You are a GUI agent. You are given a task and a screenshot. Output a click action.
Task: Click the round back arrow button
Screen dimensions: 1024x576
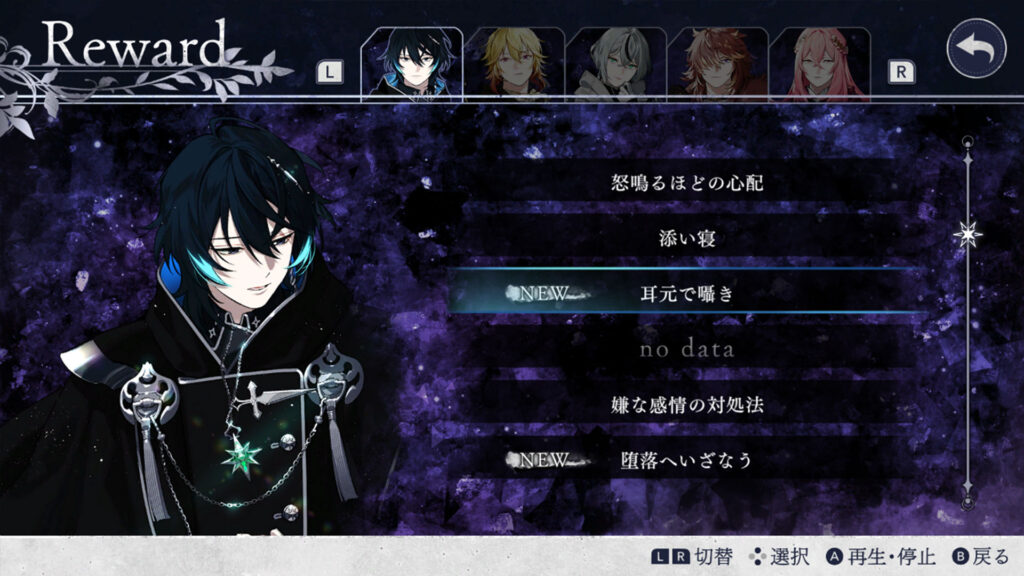pyautogui.click(x=975, y=48)
